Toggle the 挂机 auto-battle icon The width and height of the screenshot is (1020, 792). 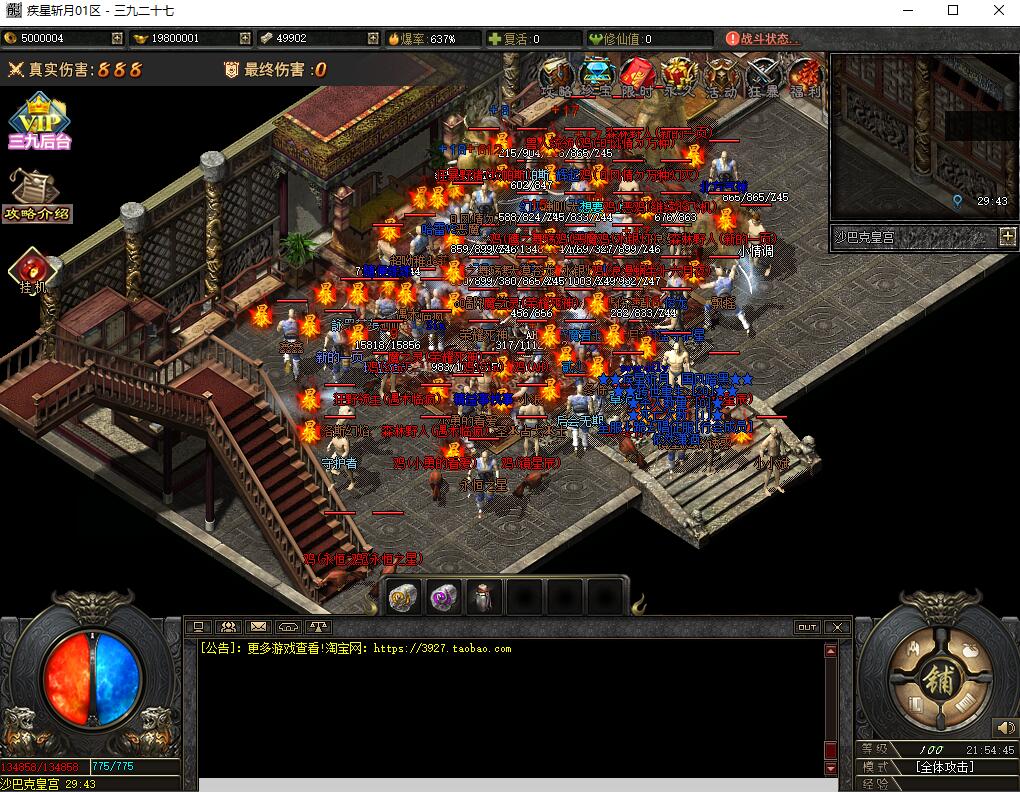click(x=32, y=272)
